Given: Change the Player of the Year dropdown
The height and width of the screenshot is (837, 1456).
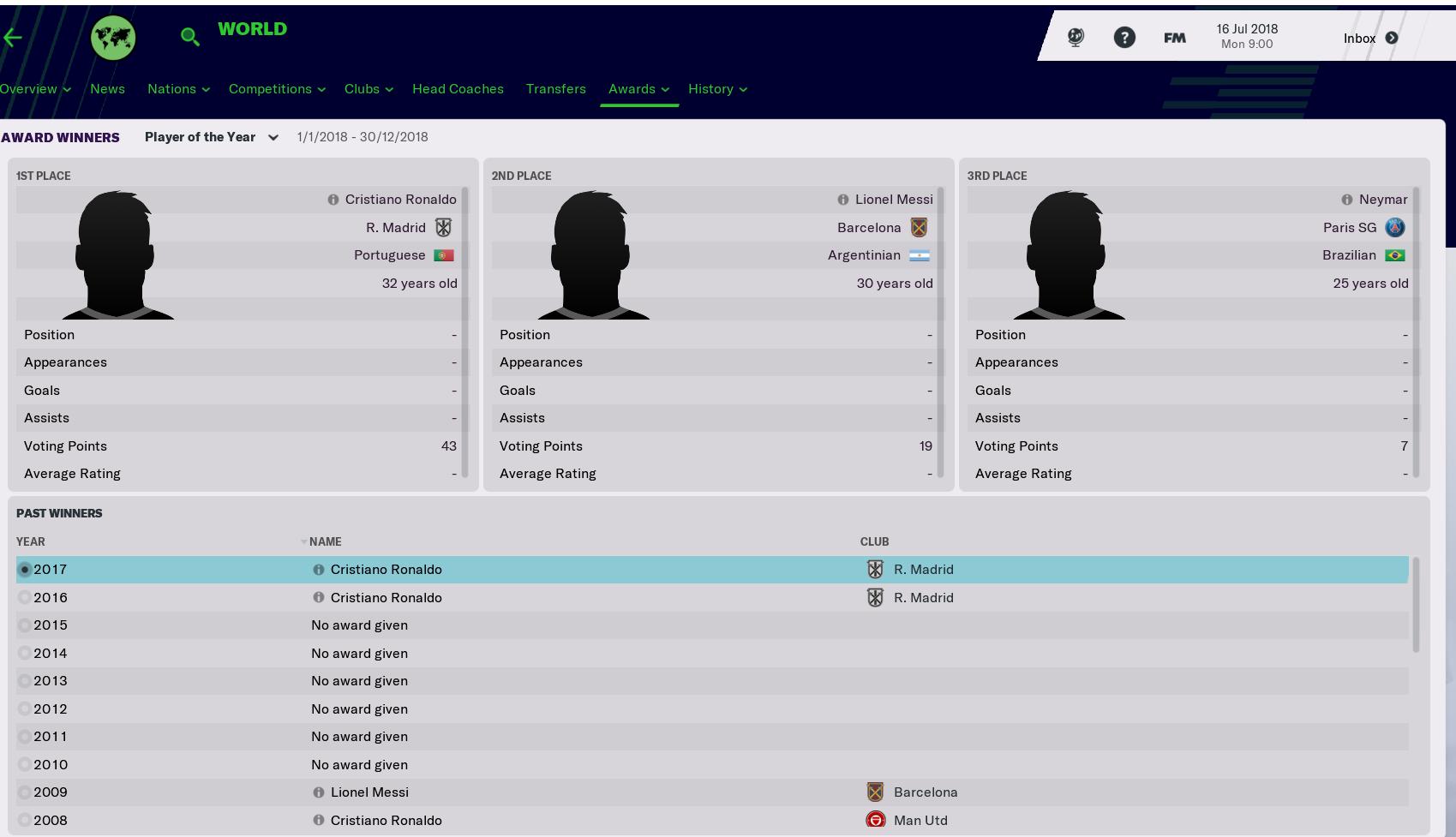Looking at the screenshot, I should [211, 137].
